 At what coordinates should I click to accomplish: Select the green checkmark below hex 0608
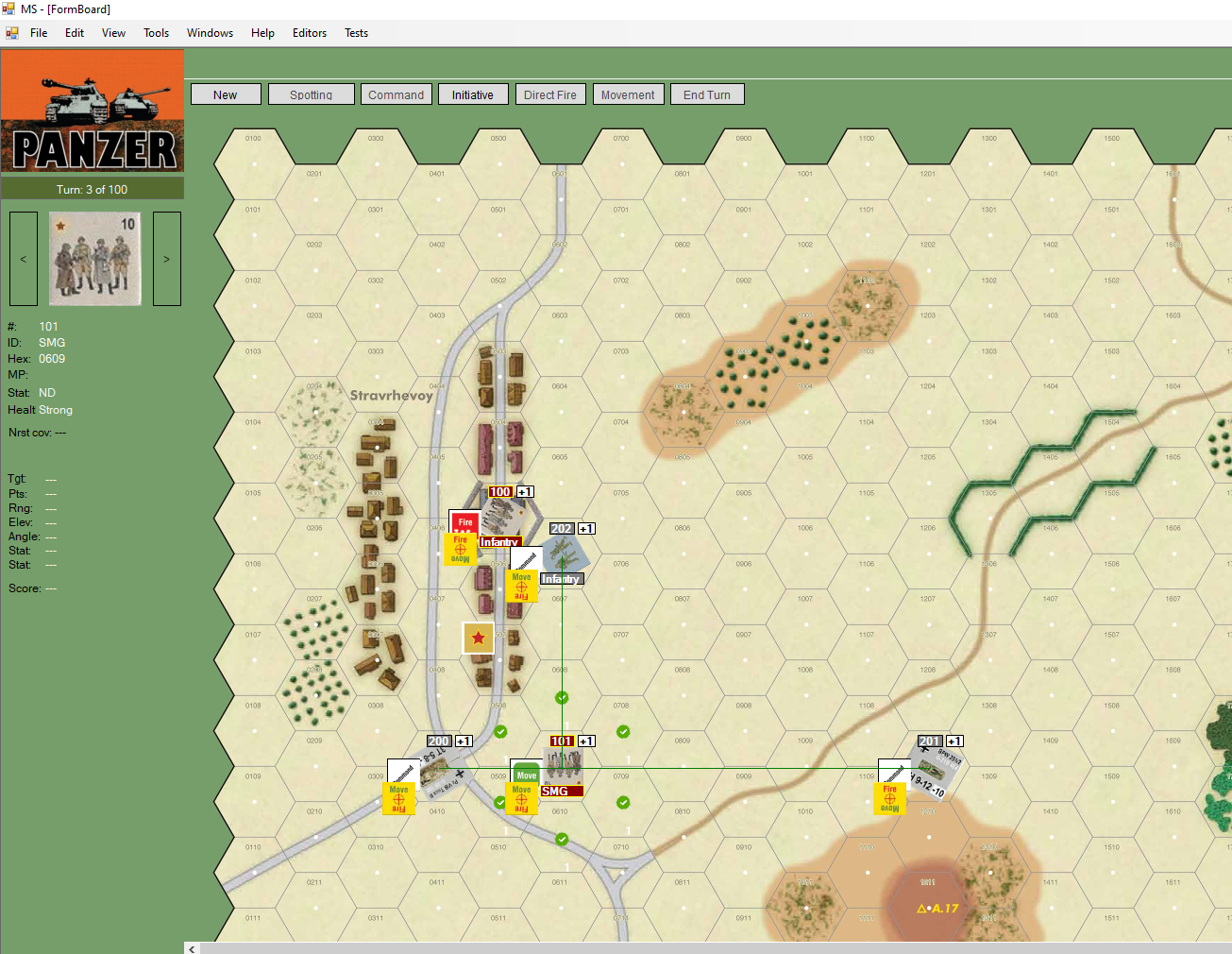tap(562, 698)
